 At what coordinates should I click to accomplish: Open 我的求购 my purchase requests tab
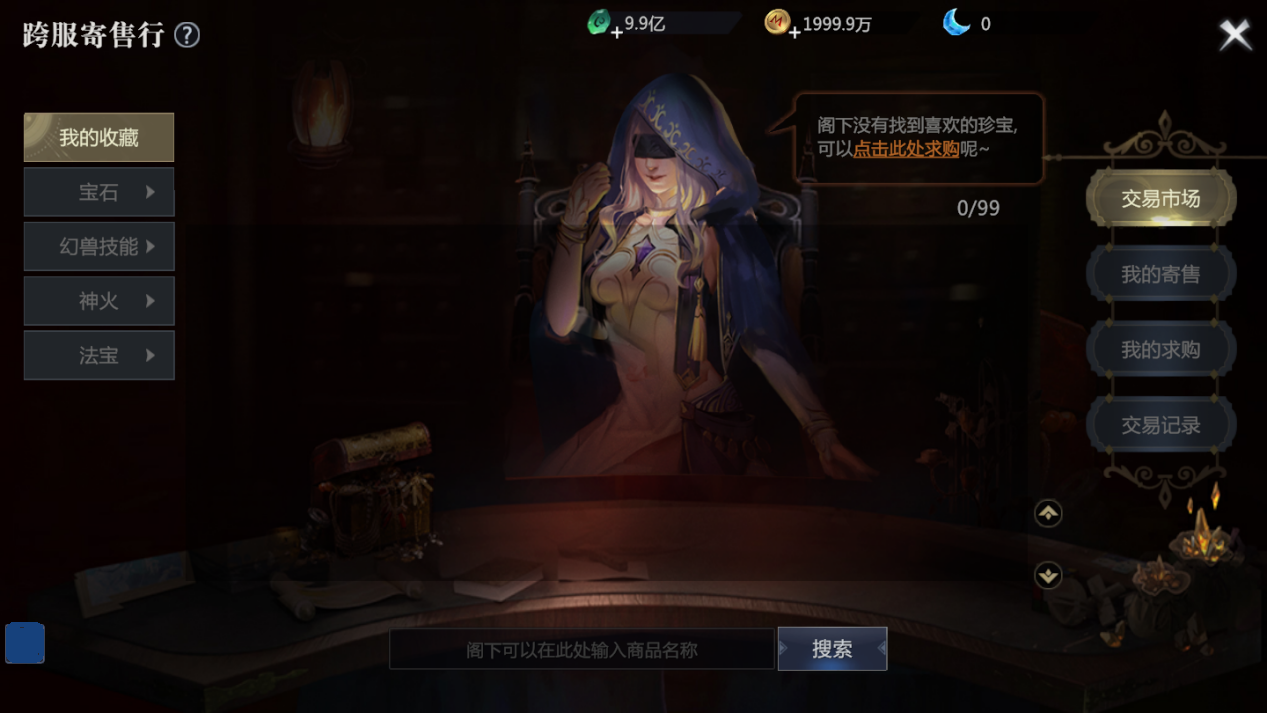pos(1160,350)
